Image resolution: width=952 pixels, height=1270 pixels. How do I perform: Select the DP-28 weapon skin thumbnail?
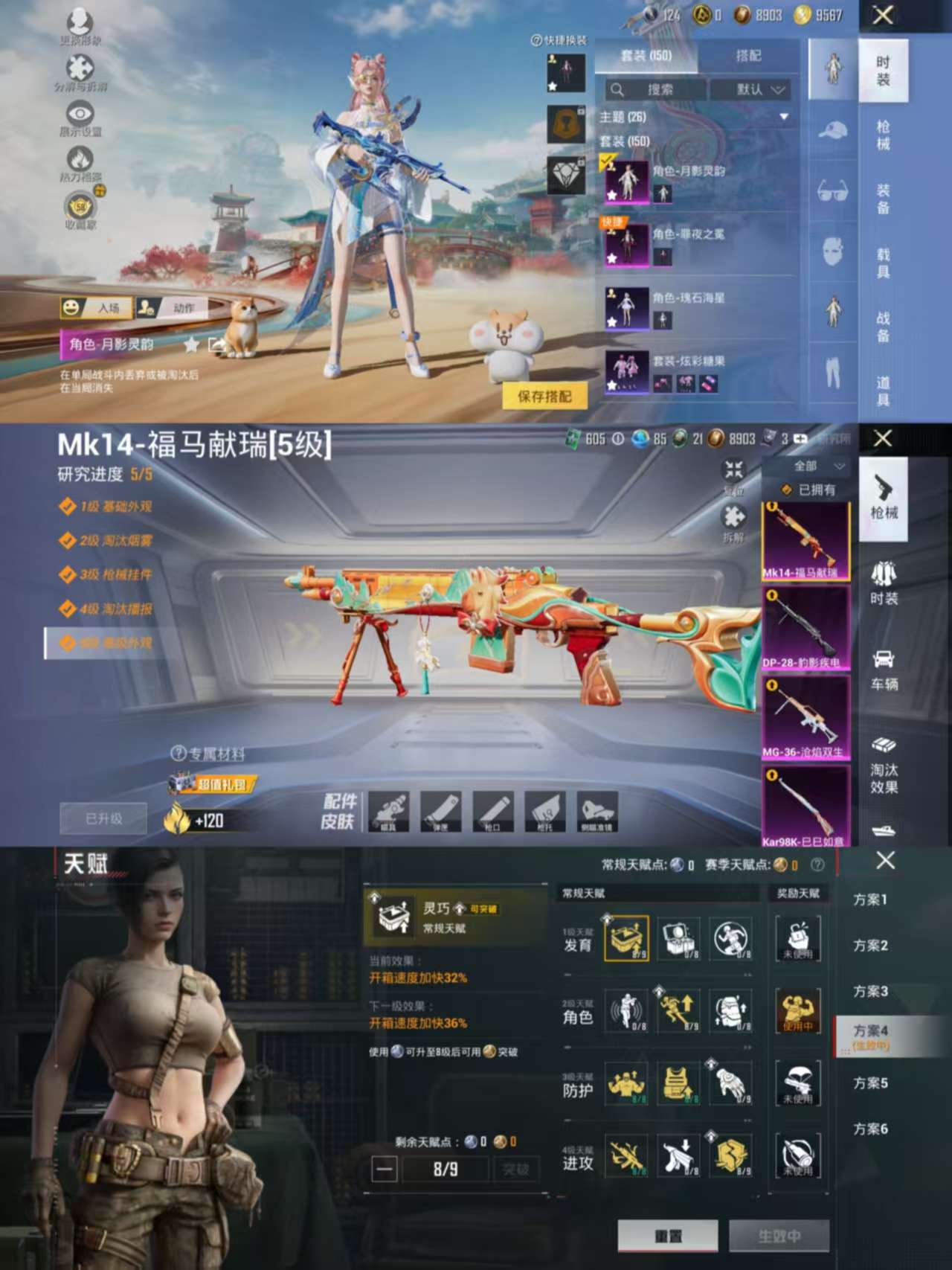coord(805,629)
